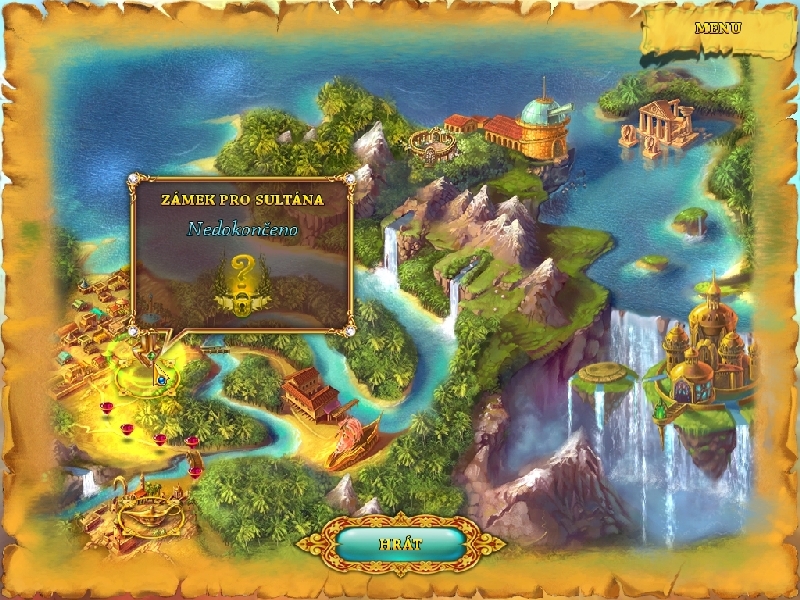
Task: Start the level with the HRÁT button
Action: click(400, 543)
